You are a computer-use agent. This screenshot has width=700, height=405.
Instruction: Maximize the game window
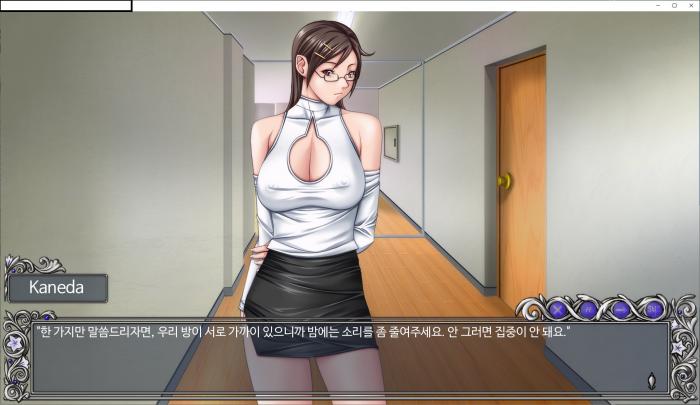tap(673, 6)
